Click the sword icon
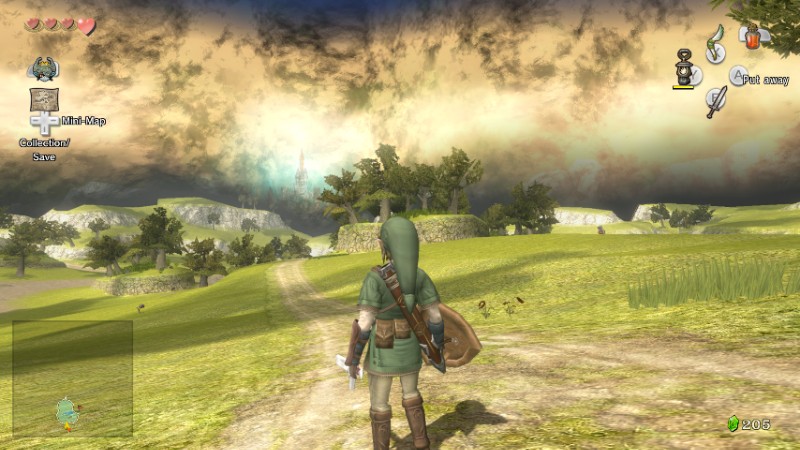The height and width of the screenshot is (450, 800). click(x=716, y=101)
